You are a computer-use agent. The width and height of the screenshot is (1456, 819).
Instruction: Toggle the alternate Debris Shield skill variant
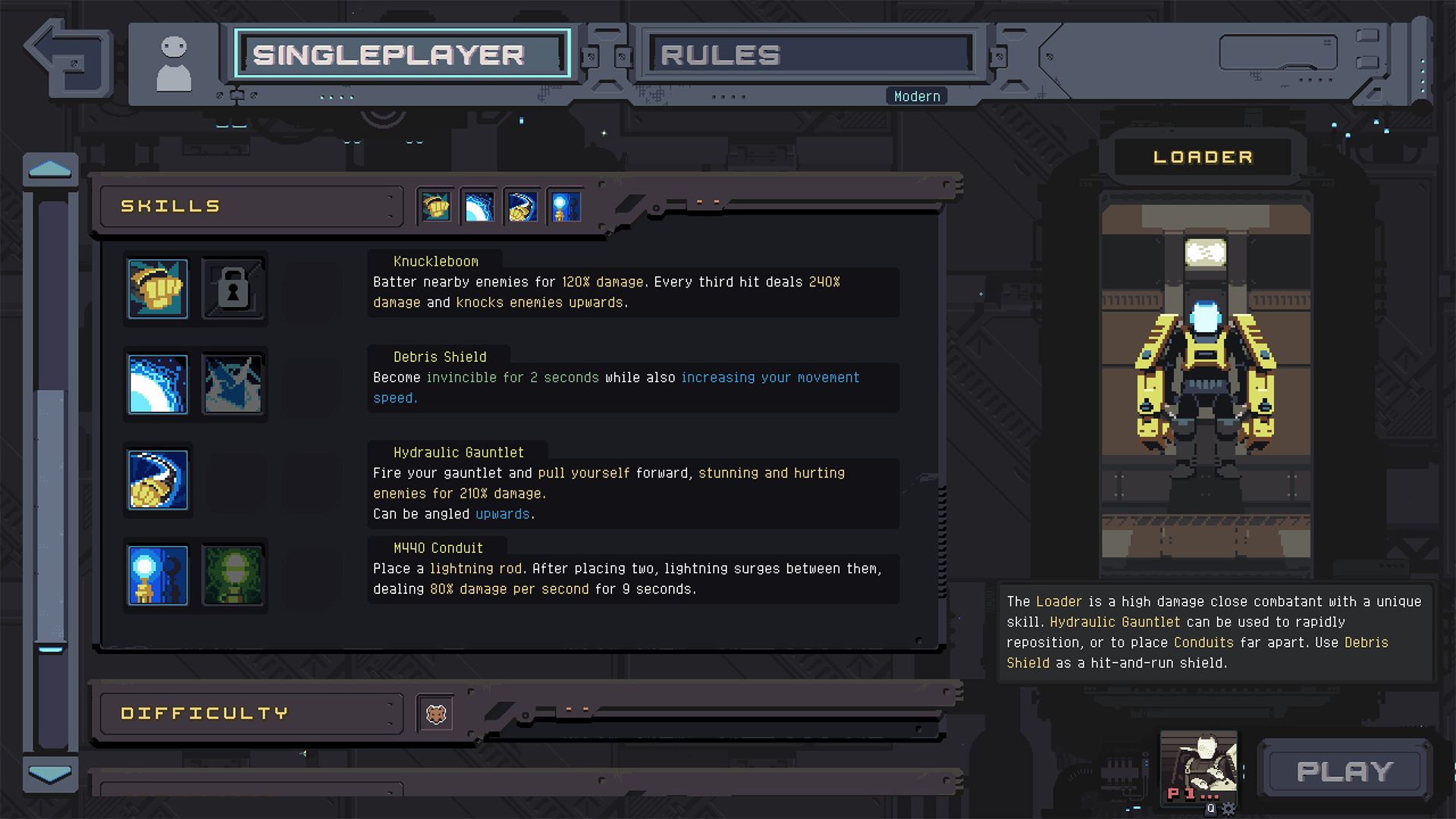coord(233,384)
